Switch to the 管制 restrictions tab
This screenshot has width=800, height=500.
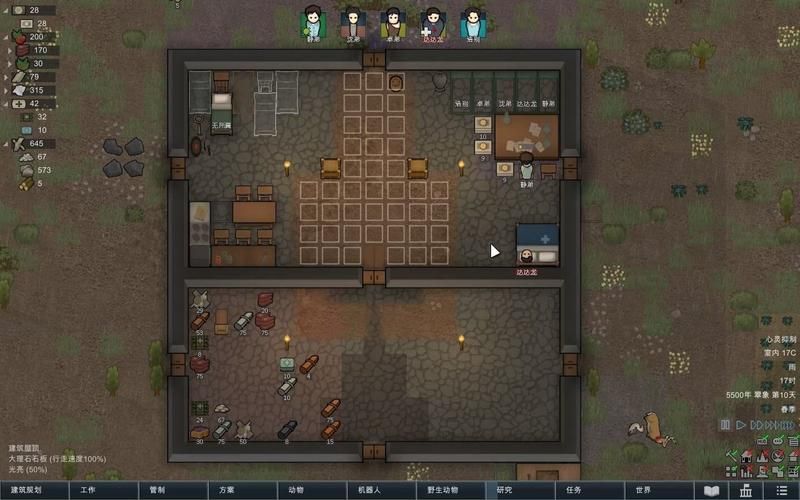157,491
